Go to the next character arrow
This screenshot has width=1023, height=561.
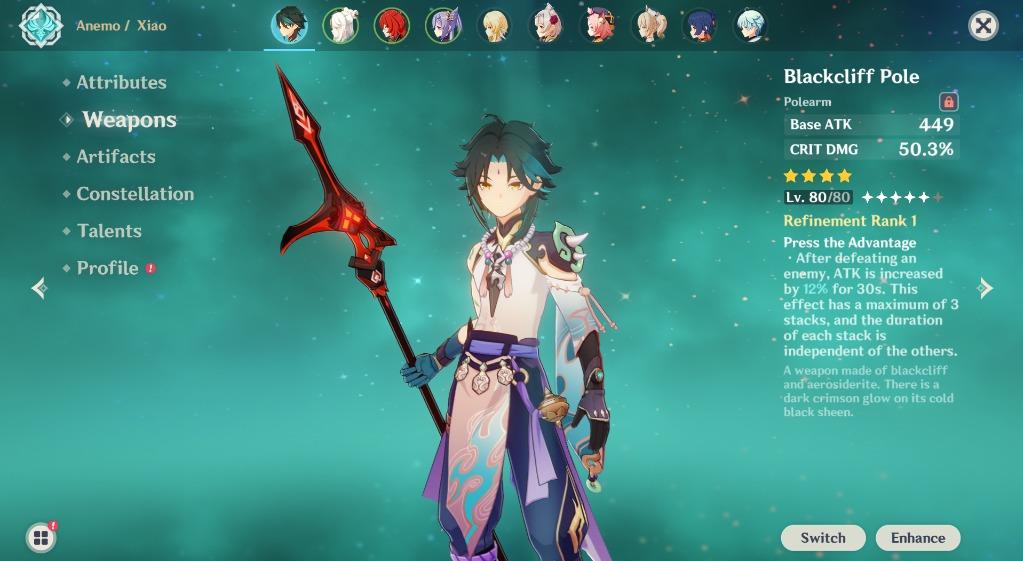point(985,288)
